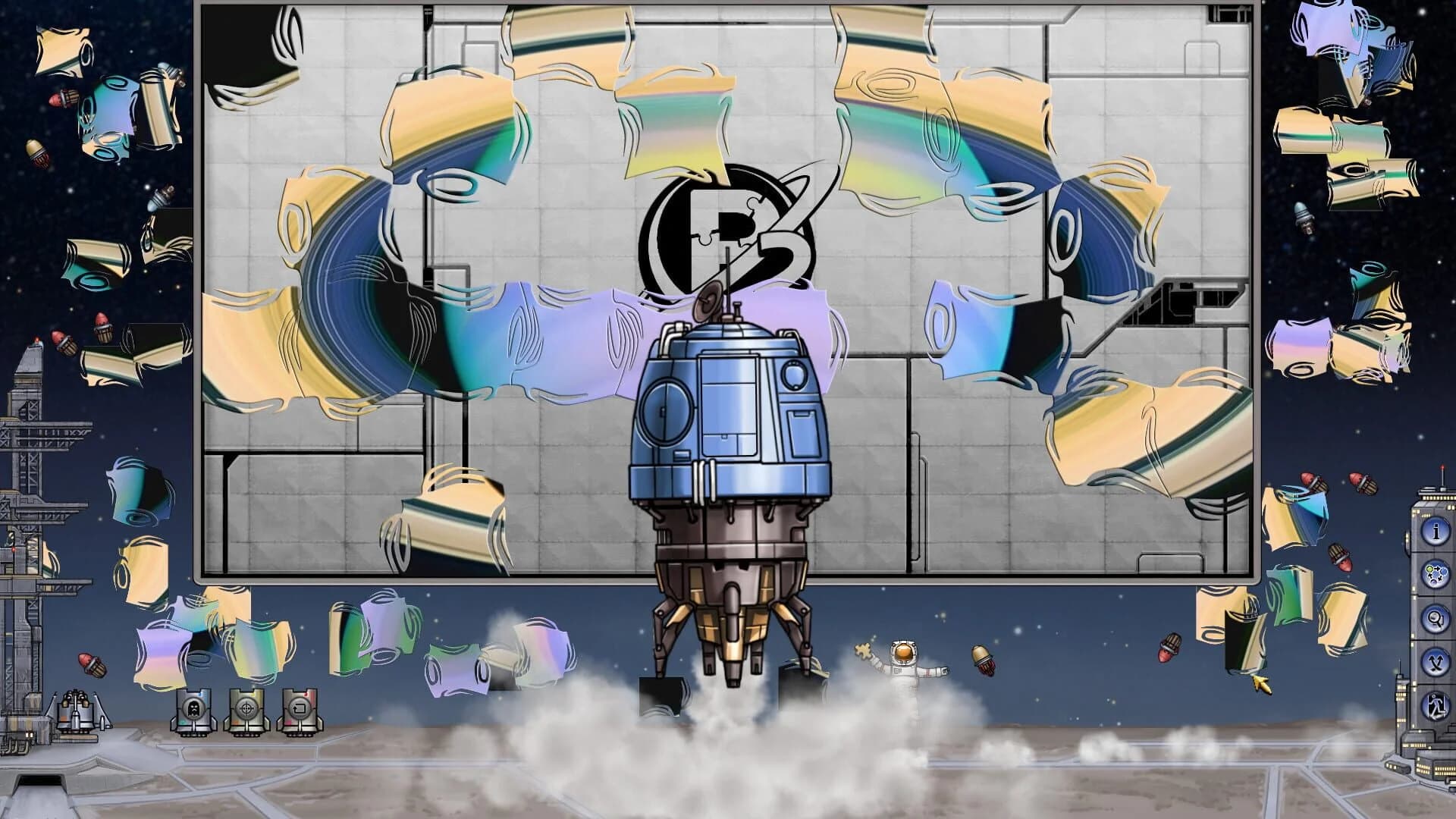Click the launch gantry tower on the far left
Viewport: 1456px width, 819px height.
click(x=30, y=516)
